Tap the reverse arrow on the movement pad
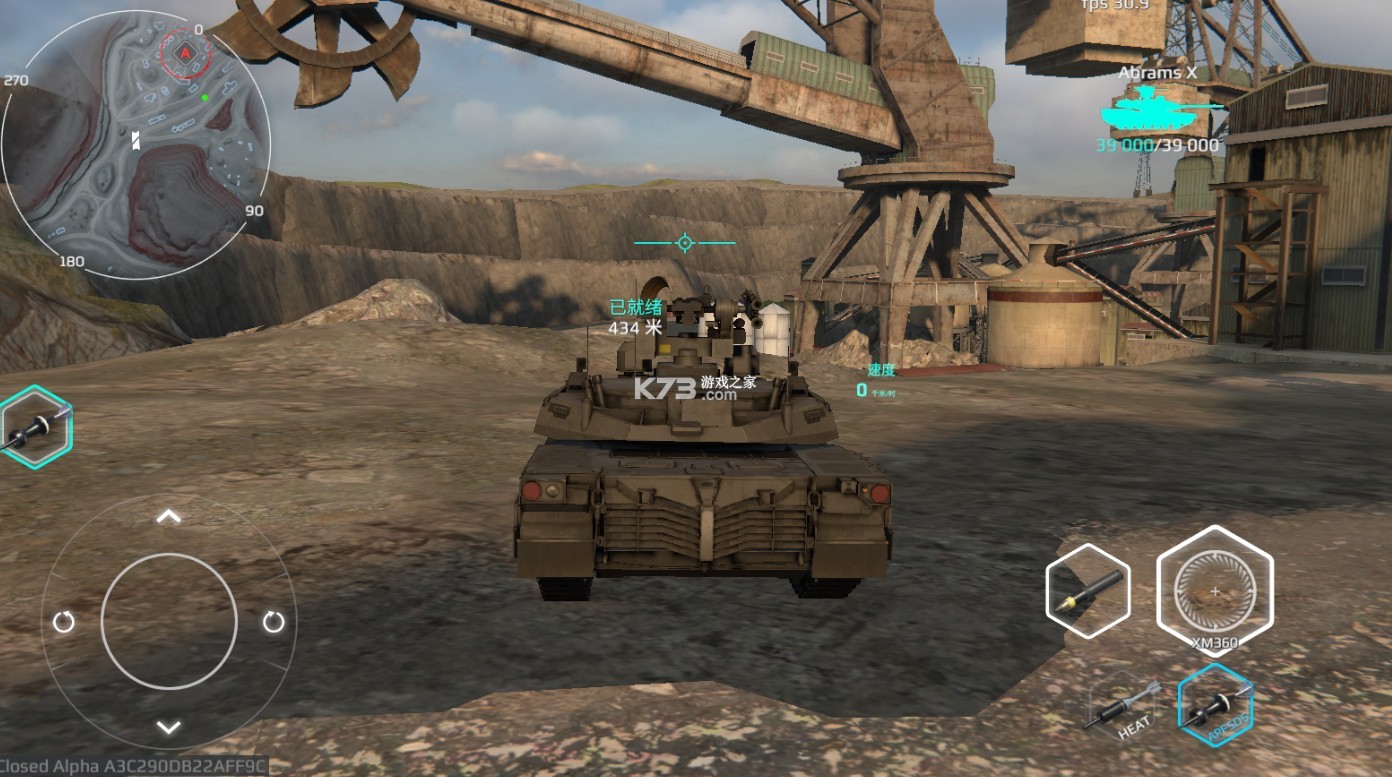This screenshot has width=1392, height=777. coord(169,727)
